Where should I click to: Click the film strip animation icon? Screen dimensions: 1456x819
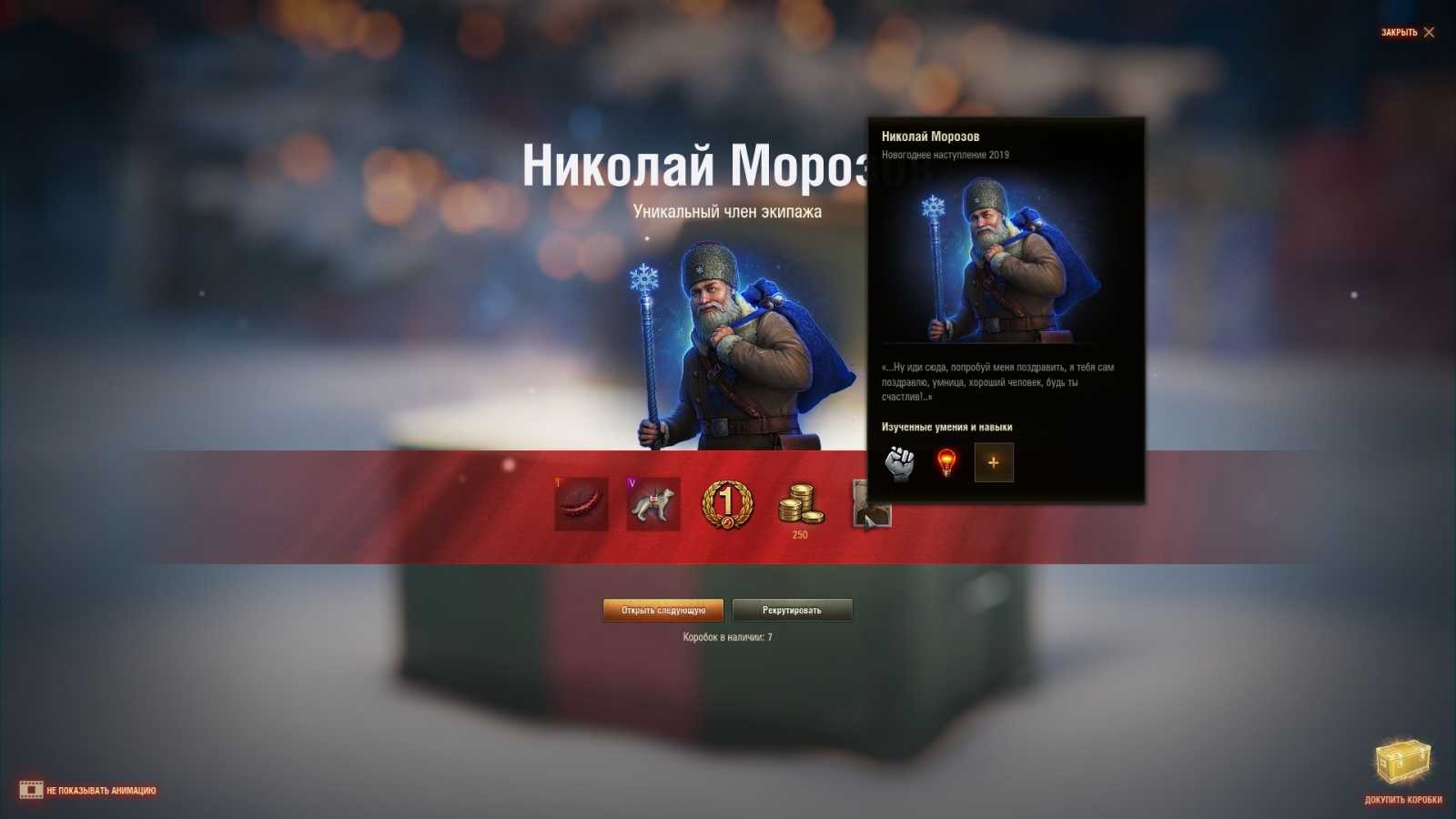(33, 790)
